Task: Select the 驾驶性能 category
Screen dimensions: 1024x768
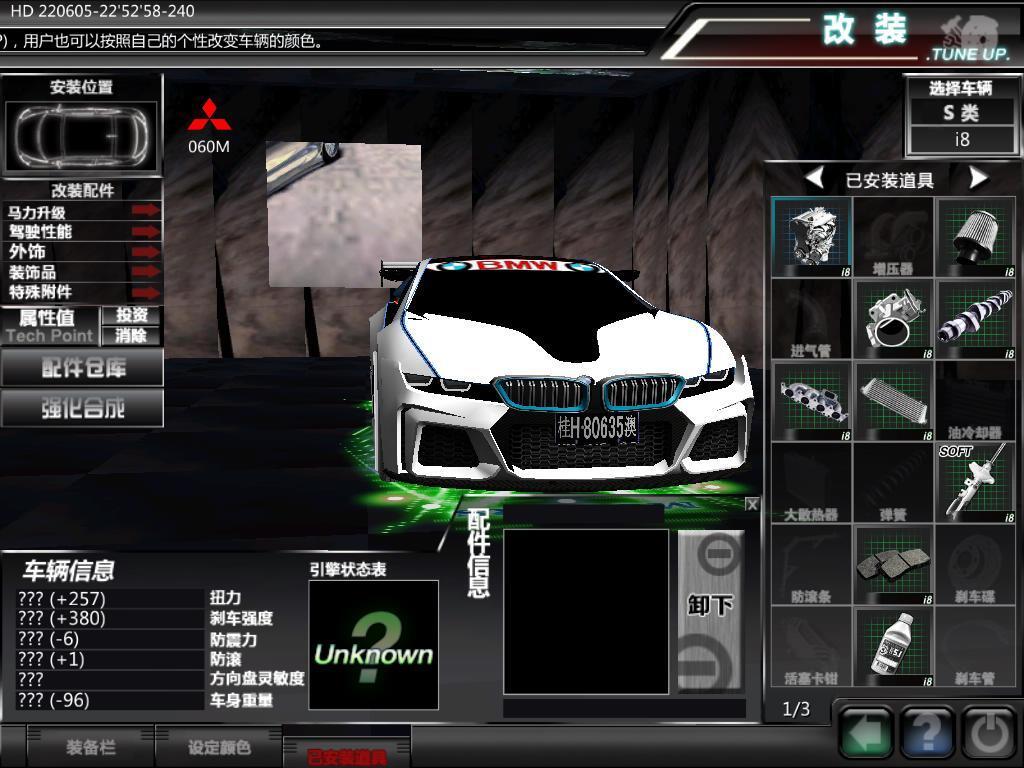Action: (x=82, y=232)
